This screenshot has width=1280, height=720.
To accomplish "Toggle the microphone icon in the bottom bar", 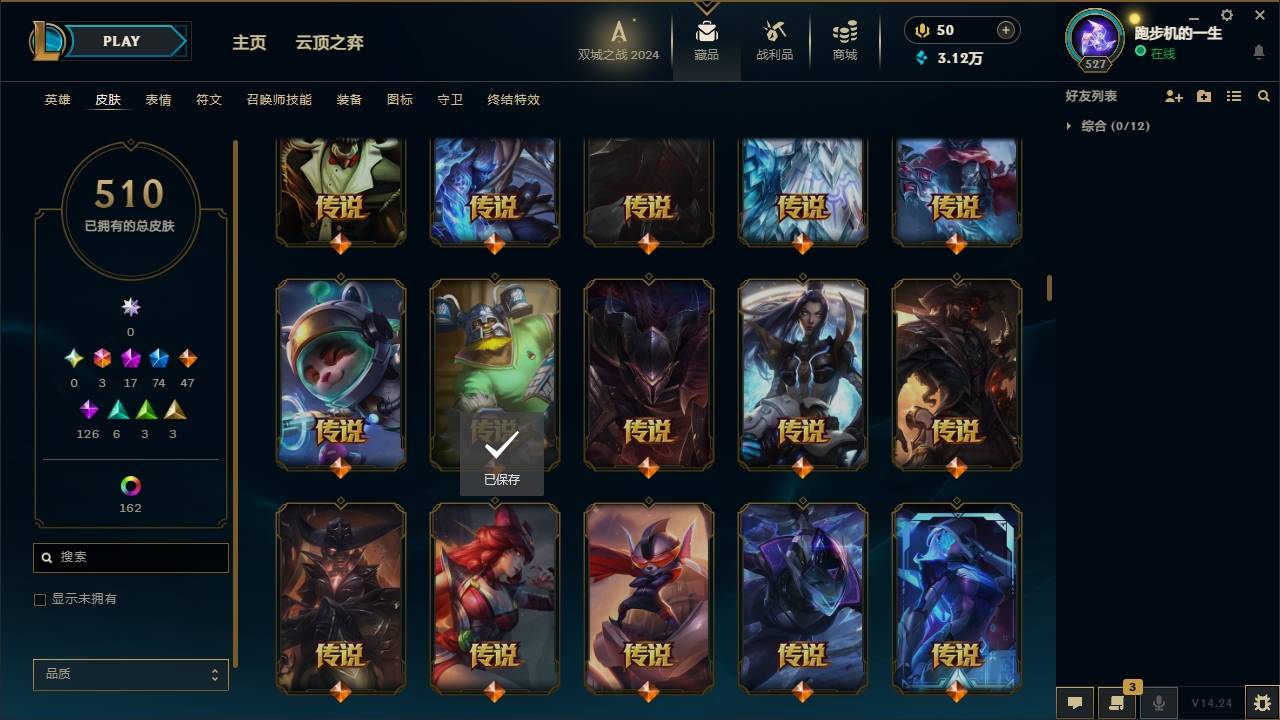I will 1158,703.
